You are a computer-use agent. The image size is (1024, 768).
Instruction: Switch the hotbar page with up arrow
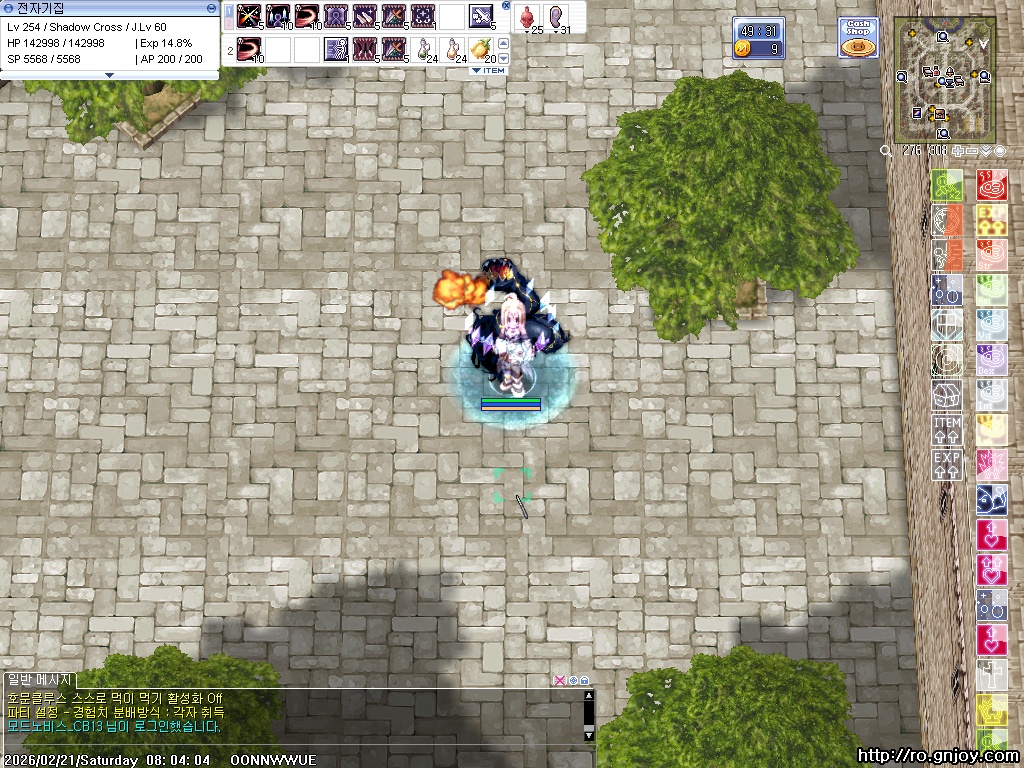[504, 43]
